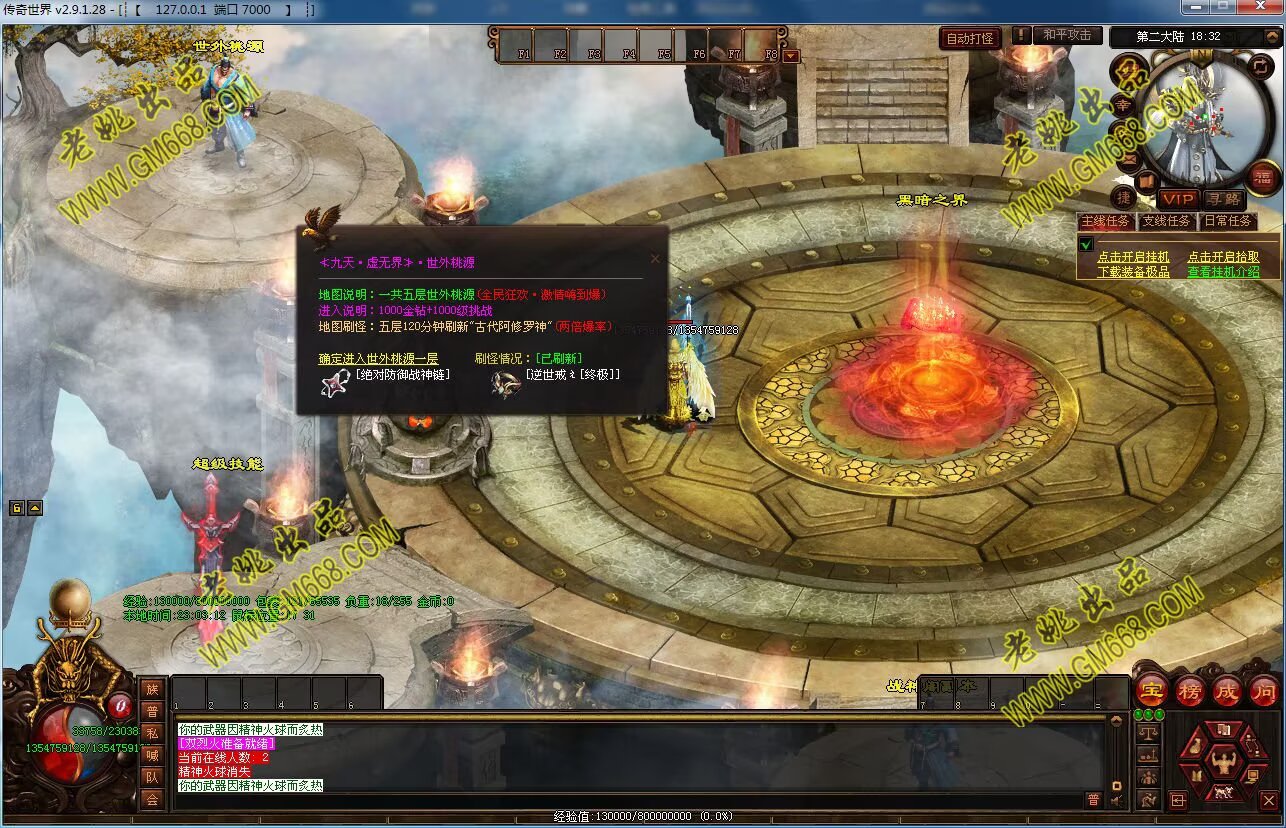The height and width of the screenshot is (828, 1286).
Task: Open the VIP panel
Action: coord(1179,199)
